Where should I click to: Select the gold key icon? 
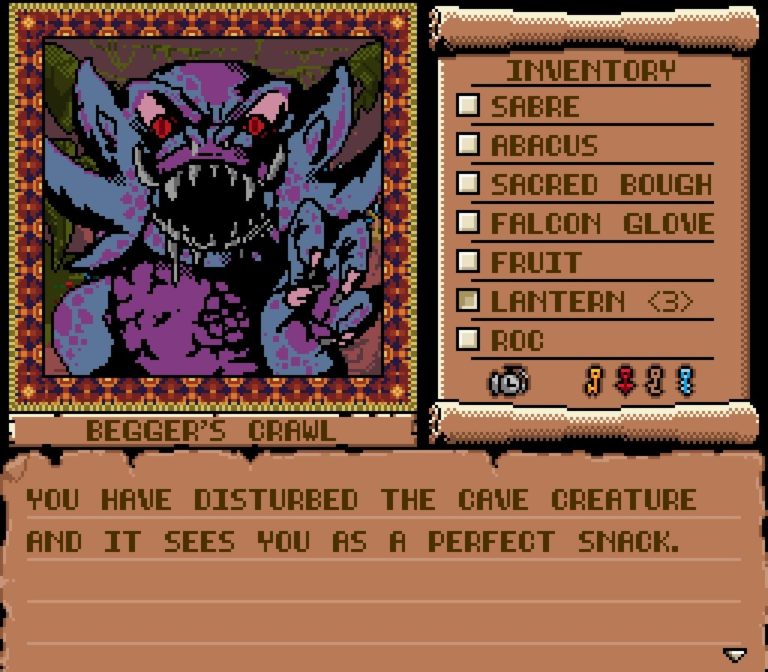coord(594,381)
